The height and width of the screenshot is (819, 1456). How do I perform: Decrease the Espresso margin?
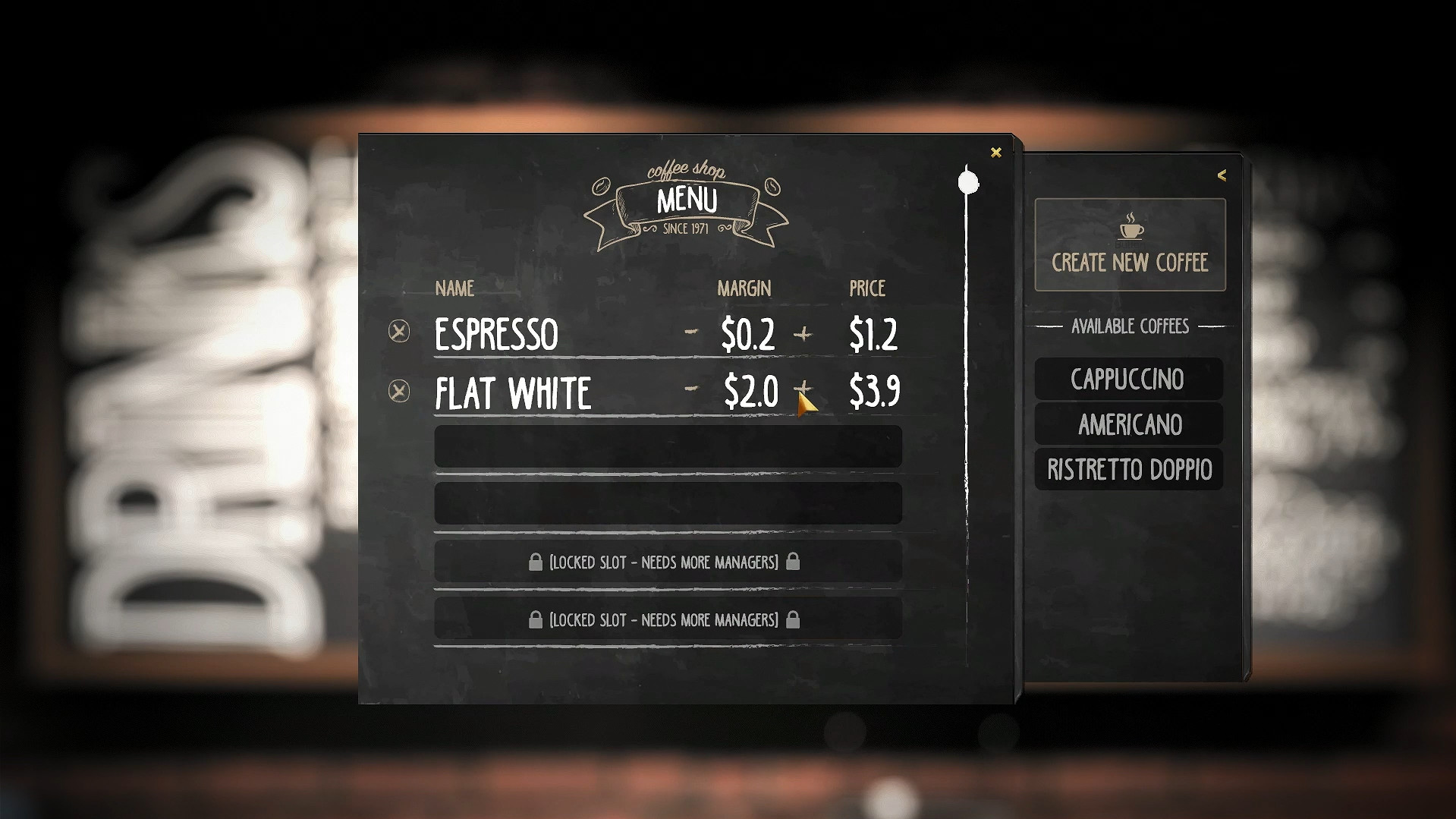tap(691, 332)
